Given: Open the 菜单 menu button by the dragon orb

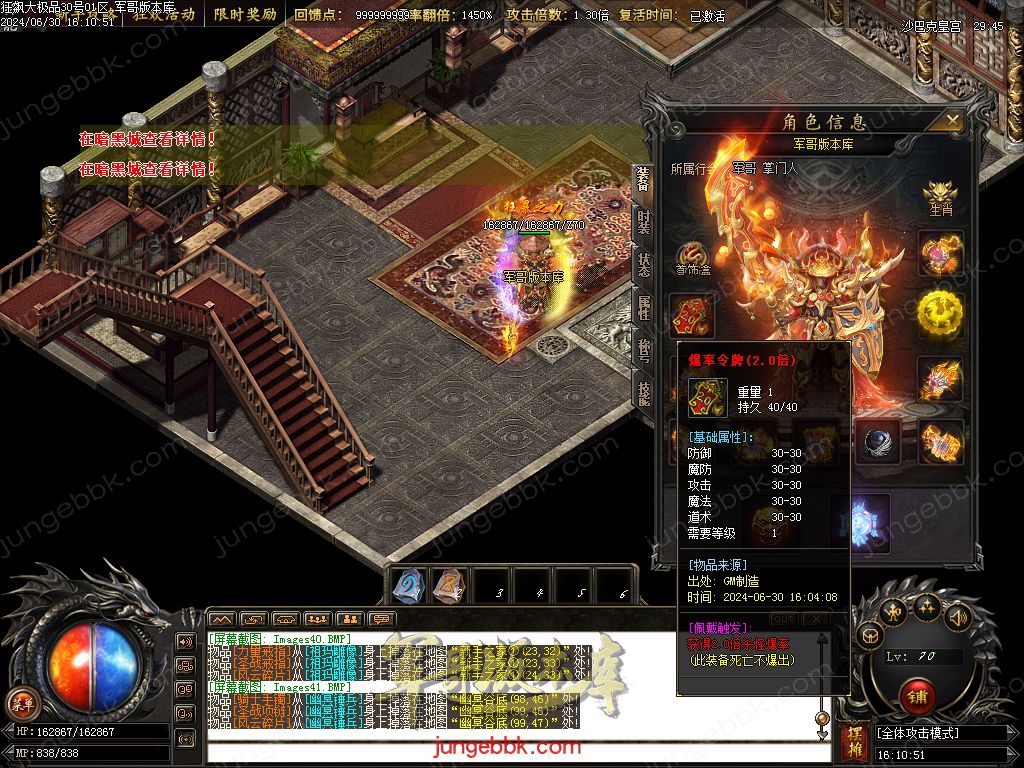Looking at the screenshot, I should (22, 701).
